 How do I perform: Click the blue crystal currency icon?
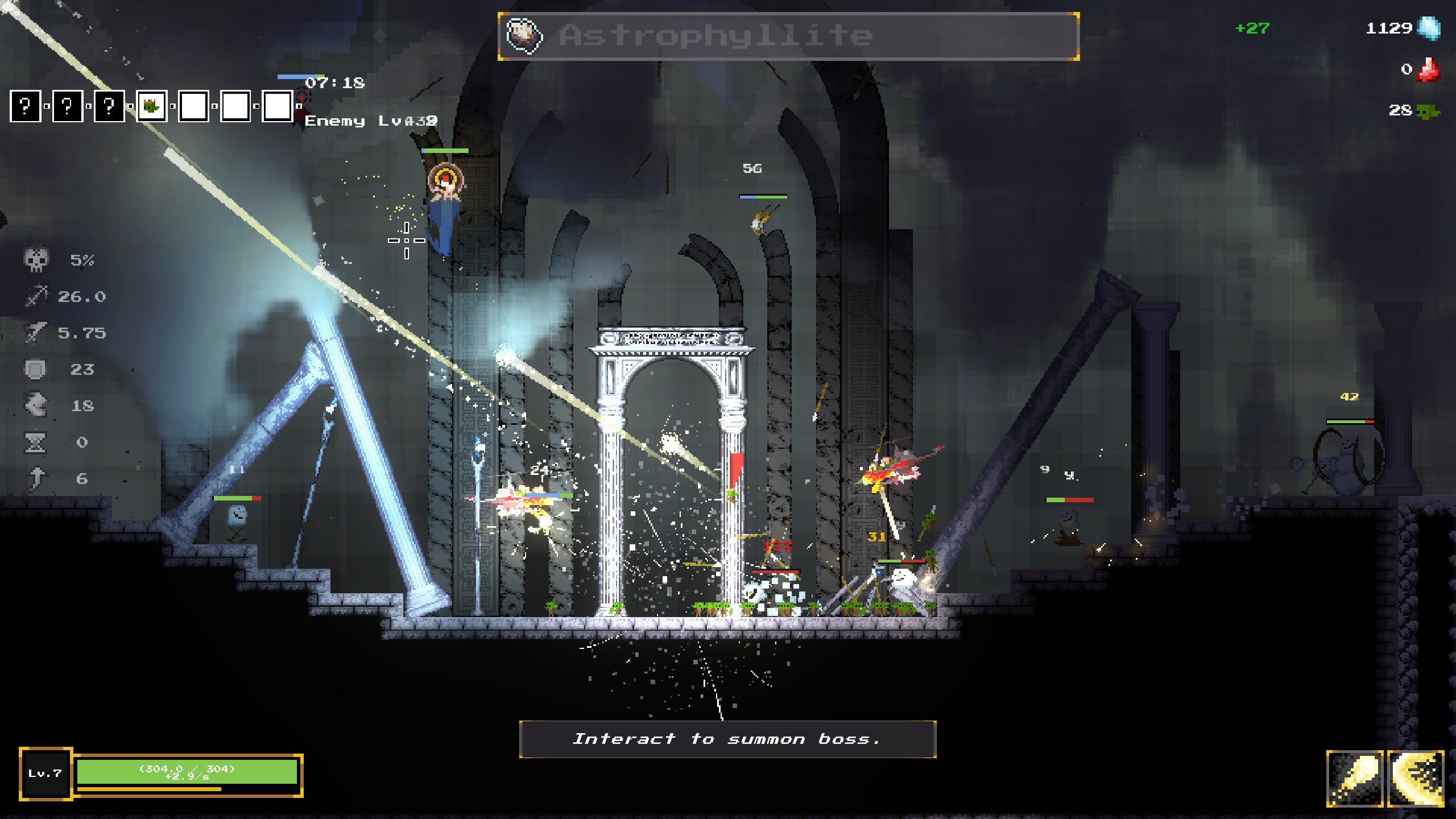click(x=1429, y=28)
